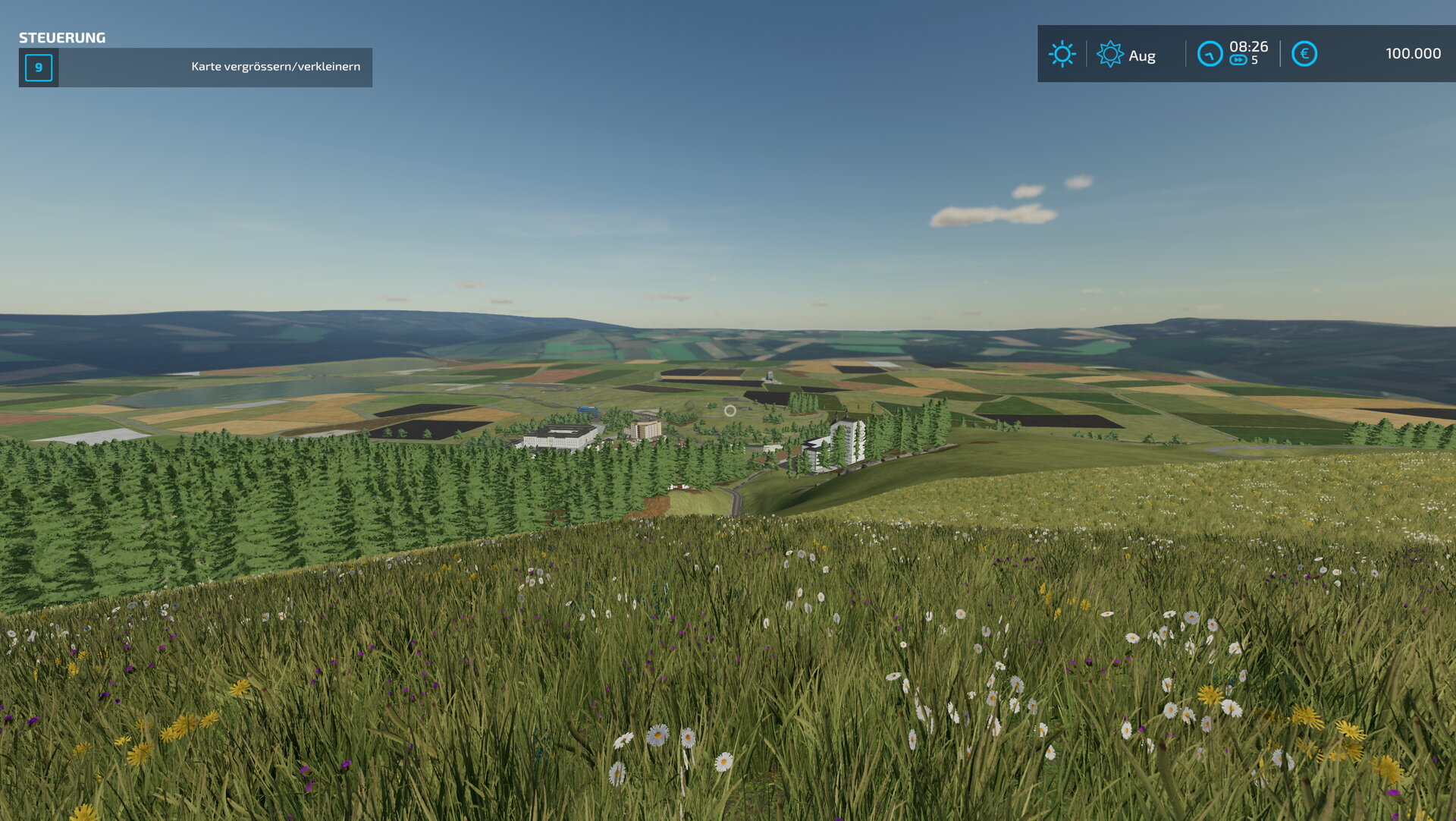Screen dimensions: 1456x821
Task: Click the clock icon beside the time
Action: 1209,54
